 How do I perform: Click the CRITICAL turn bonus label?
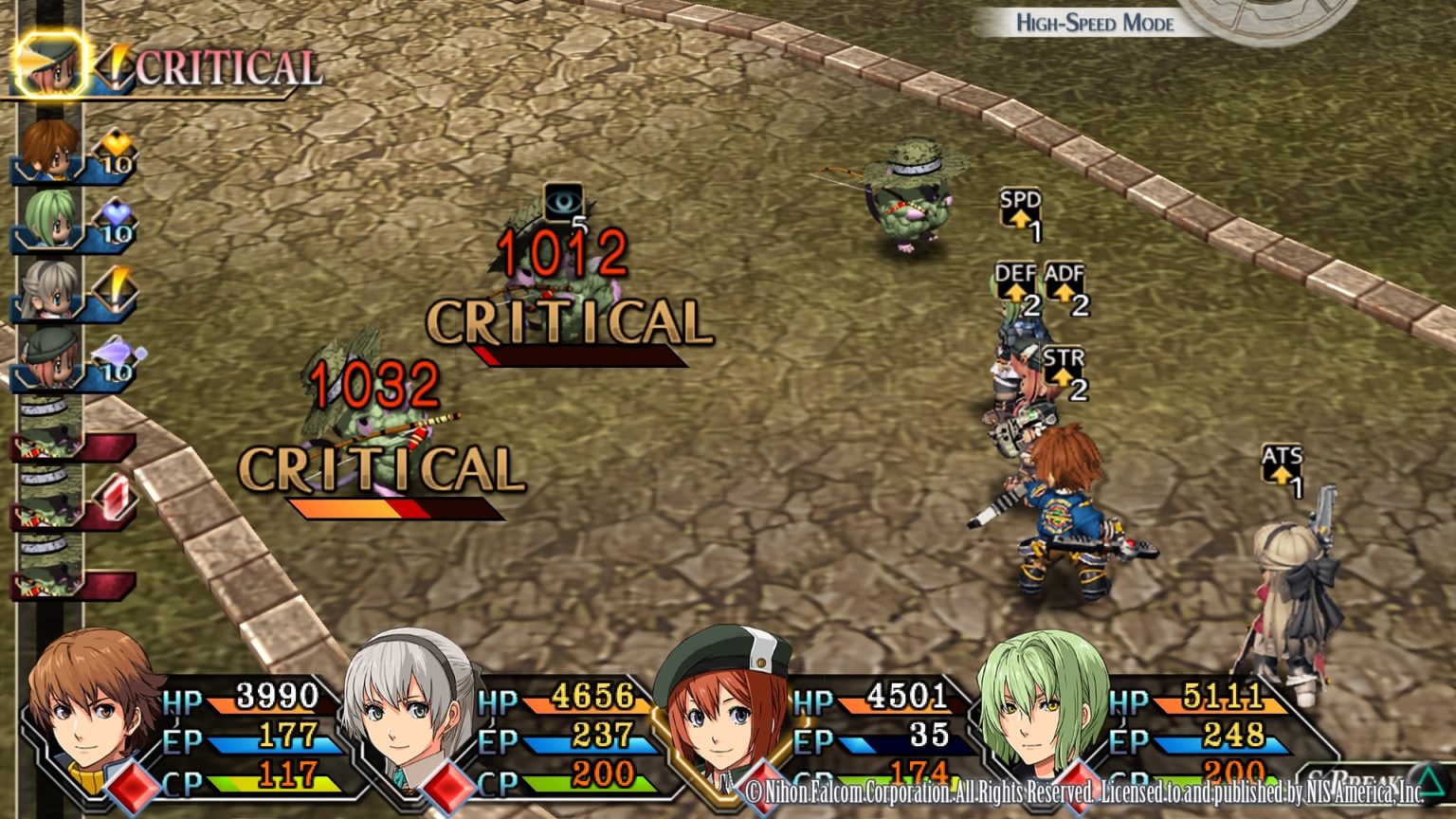pyautogui.click(x=227, y=68)
